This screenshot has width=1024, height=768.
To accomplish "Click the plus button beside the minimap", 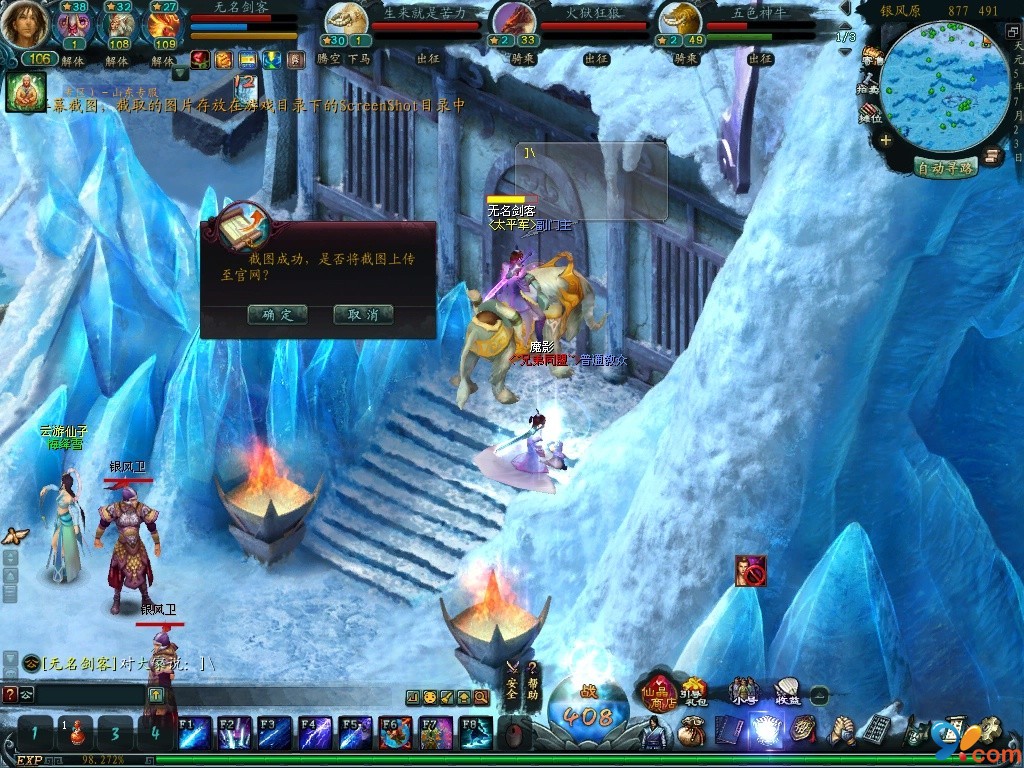I will tap(885, 141).
